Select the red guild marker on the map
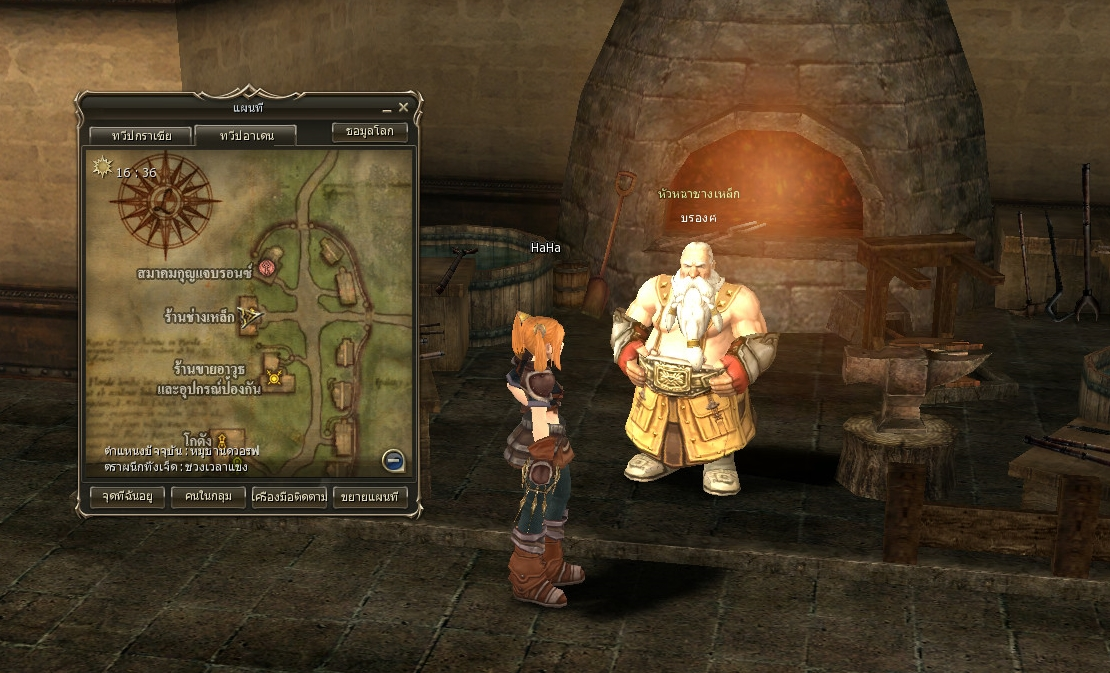Screen dimensions: 1110x673 [x=267, y=267]
